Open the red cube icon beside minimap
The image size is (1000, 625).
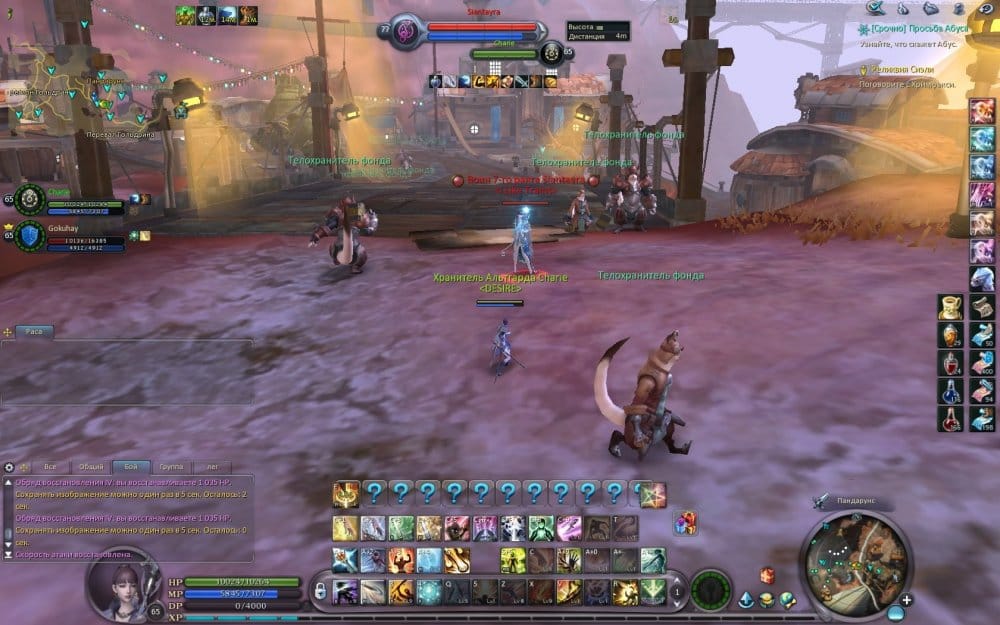click(767, 575)
